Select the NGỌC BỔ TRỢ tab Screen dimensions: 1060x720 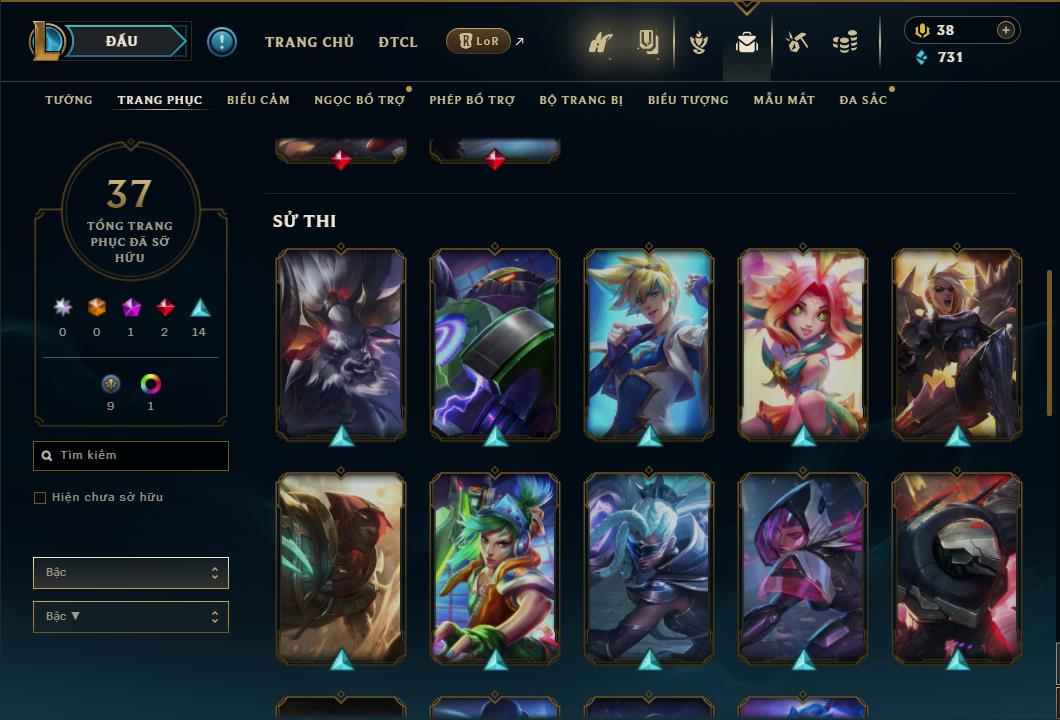tap(359, 100)
